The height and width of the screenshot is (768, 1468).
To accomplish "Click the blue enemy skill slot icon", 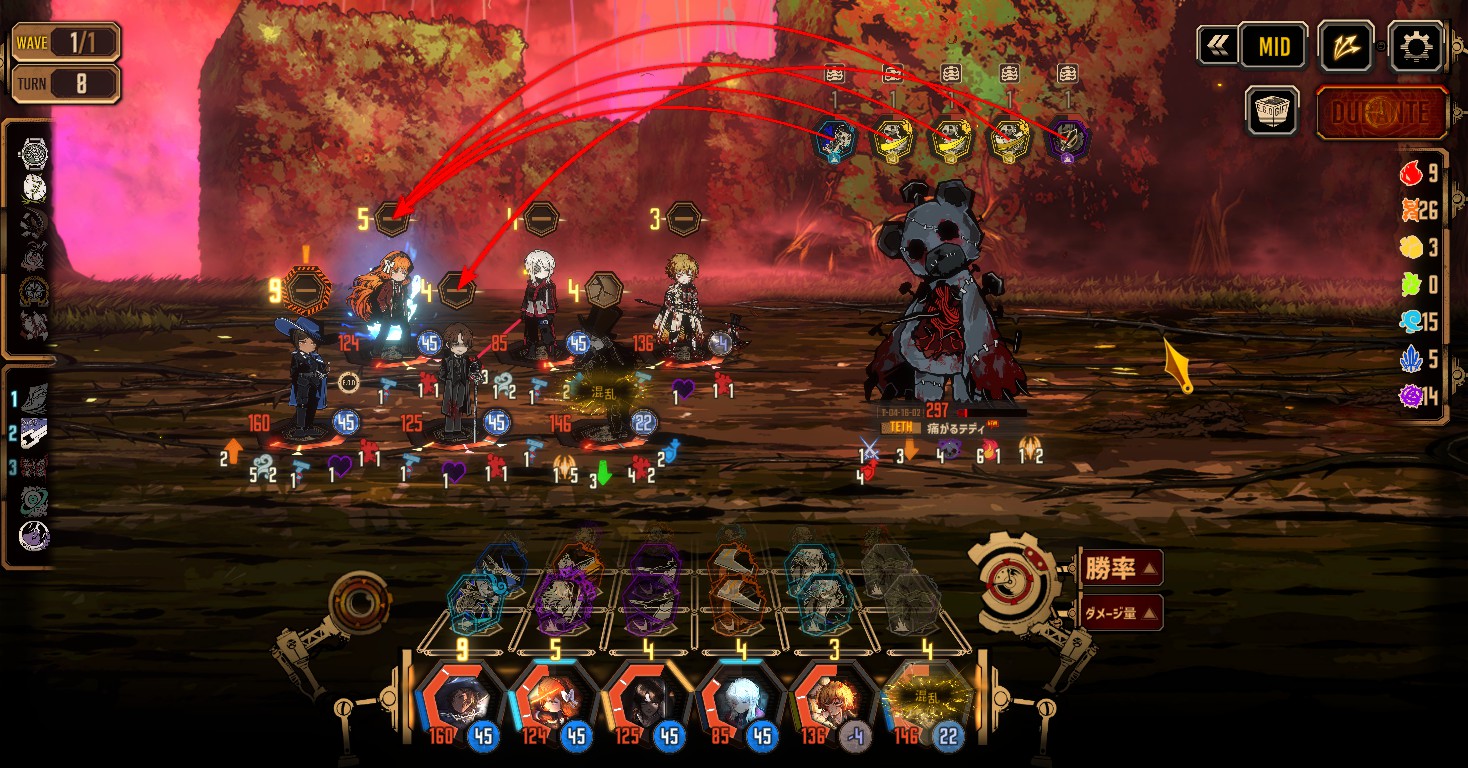I will [835, 140].
